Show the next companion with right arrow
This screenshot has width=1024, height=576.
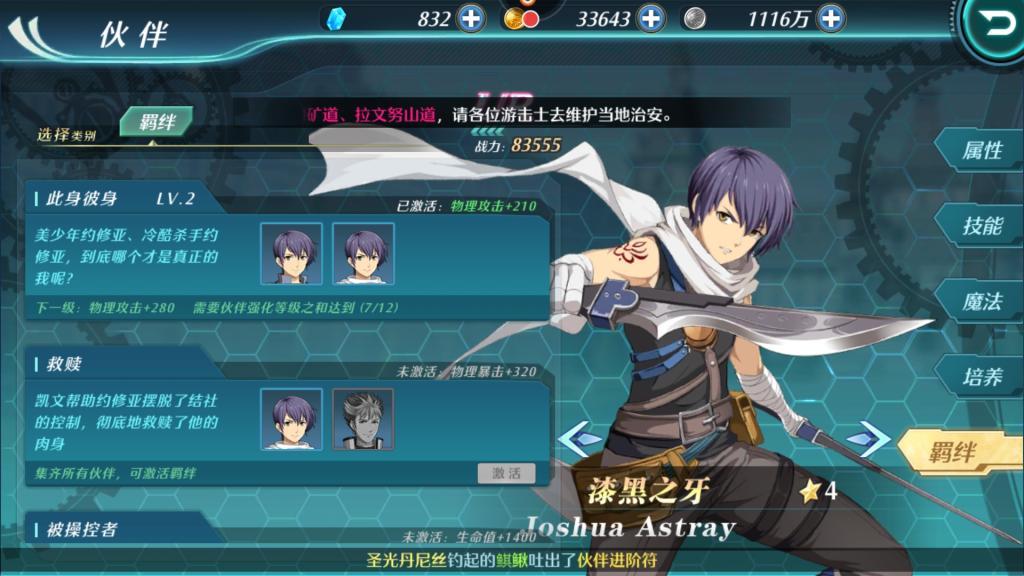click(x=867, y=438)
